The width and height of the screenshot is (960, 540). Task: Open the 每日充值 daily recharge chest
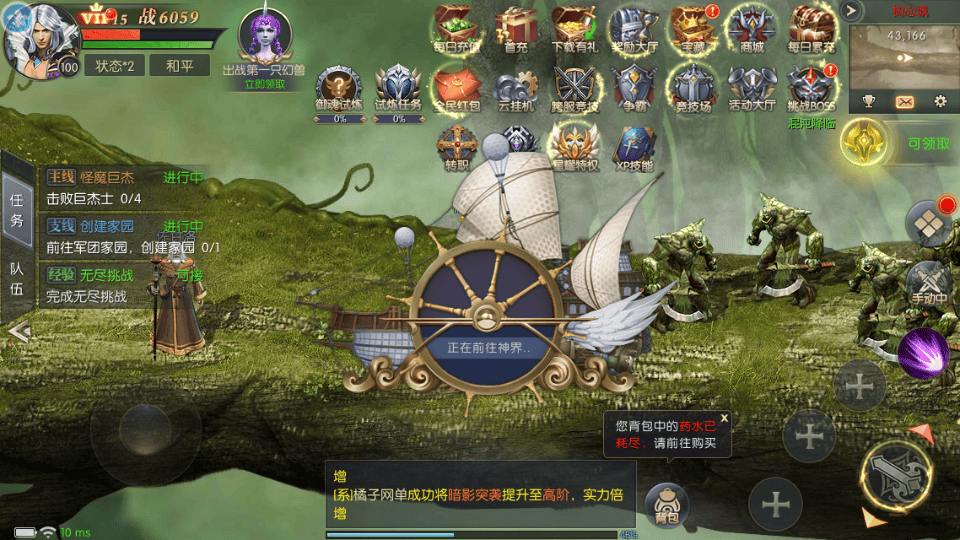click(x=456, y=28)
